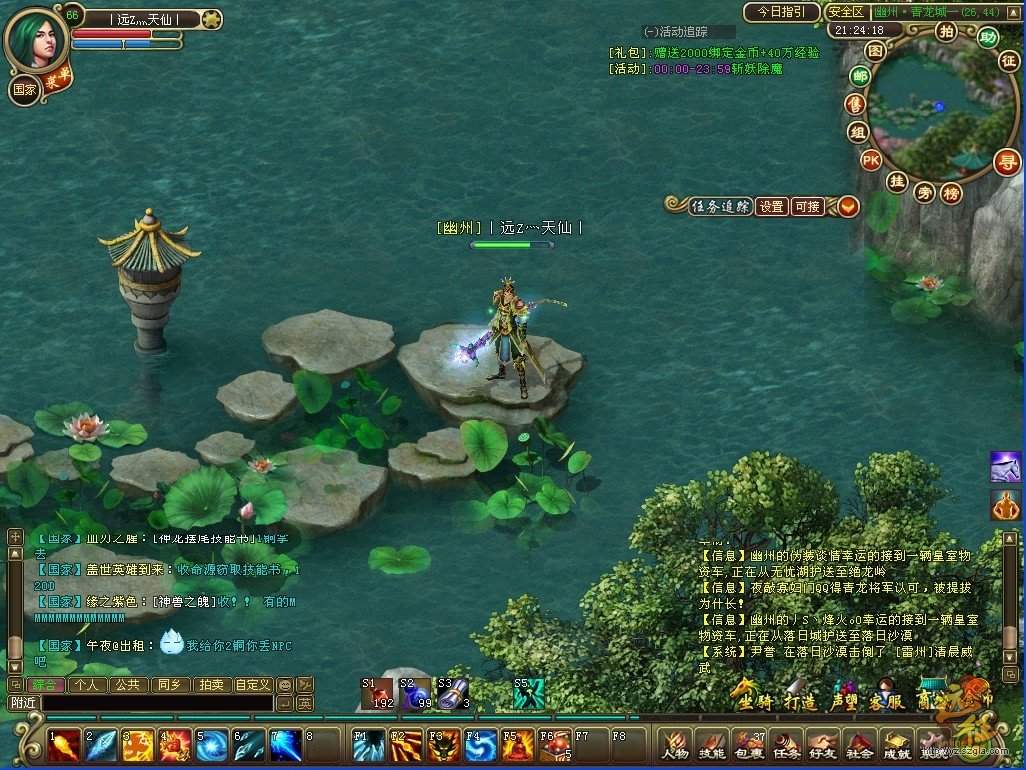Open the 邮 mail button
The height and width of the screenshot is (770, 1026).
[859, 76]
